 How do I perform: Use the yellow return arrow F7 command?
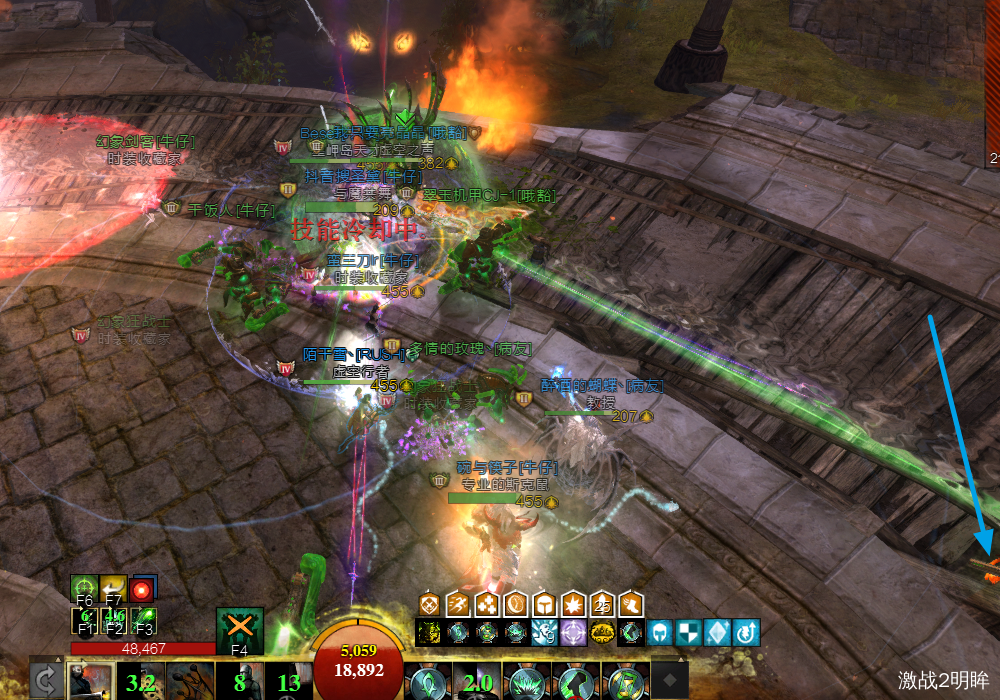tap(113, 588)
